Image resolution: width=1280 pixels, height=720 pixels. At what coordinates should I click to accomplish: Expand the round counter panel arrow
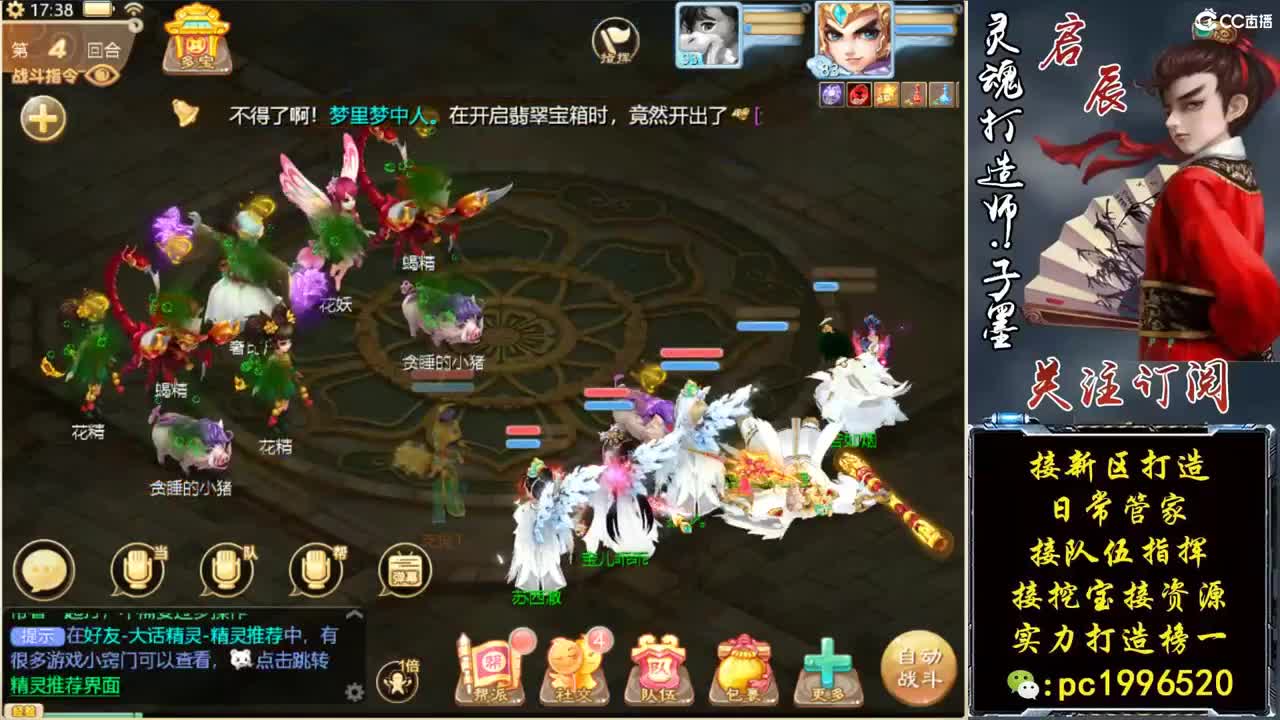pos(134,25)
